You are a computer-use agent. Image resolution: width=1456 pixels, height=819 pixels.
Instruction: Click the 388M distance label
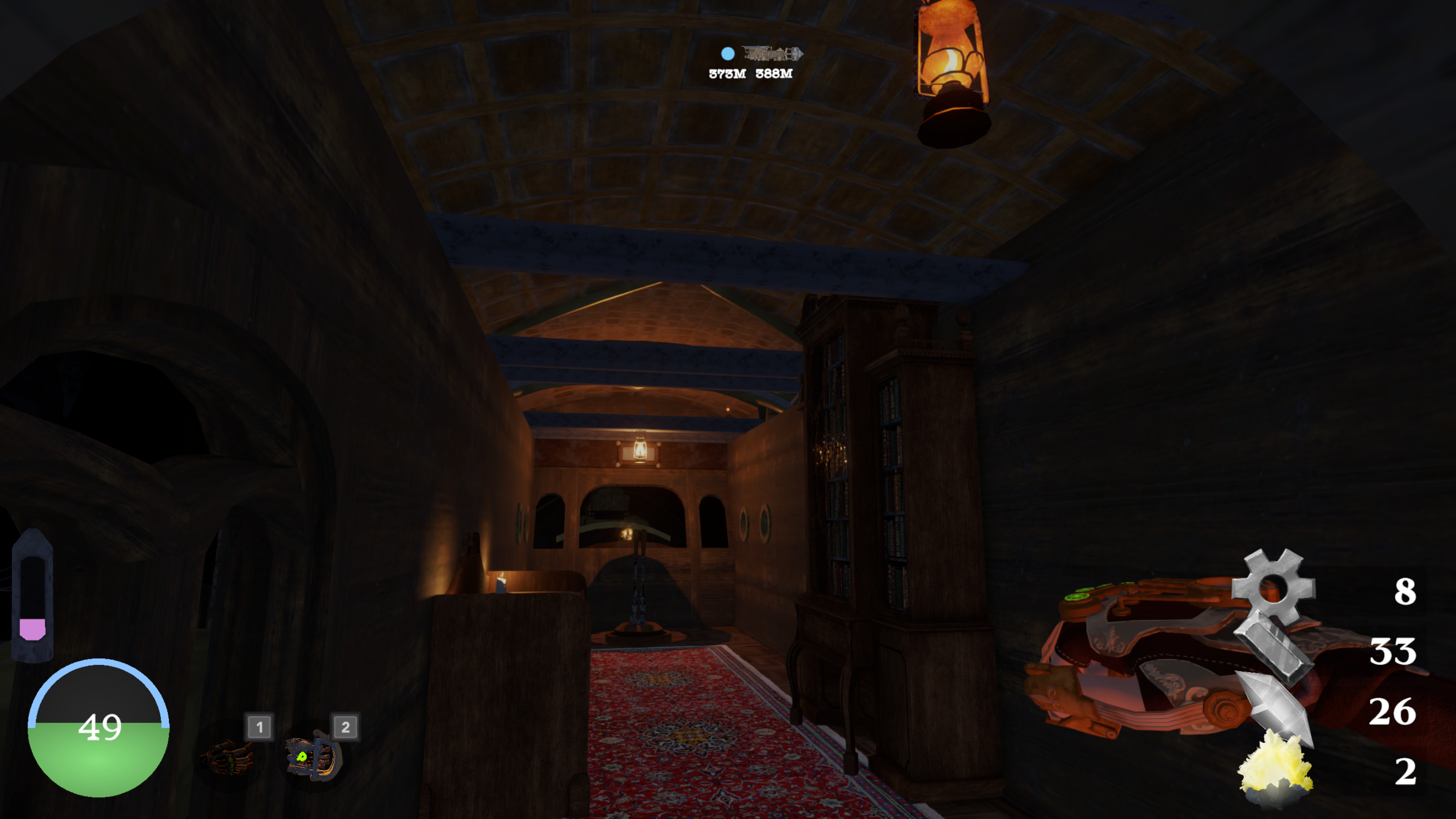pyautogui.click(x=775, y=74)
